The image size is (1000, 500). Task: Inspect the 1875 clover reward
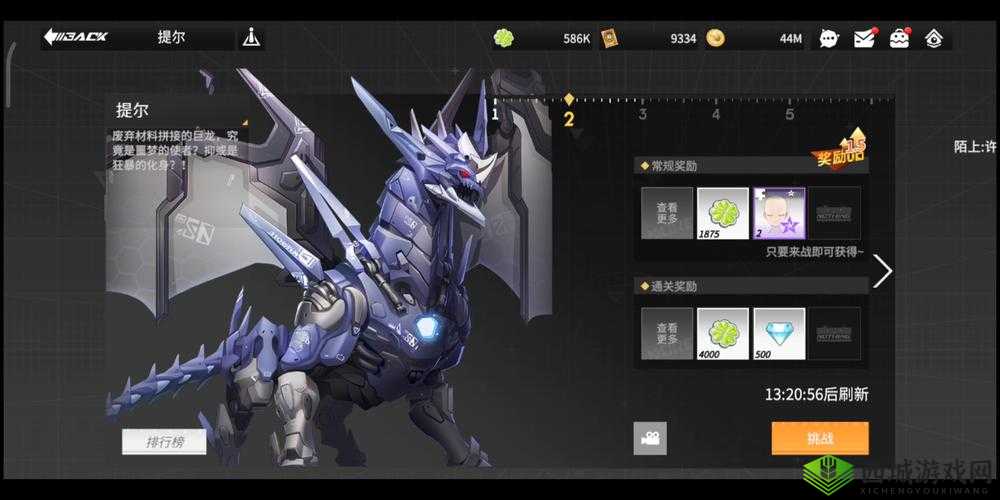coord(722,213)
